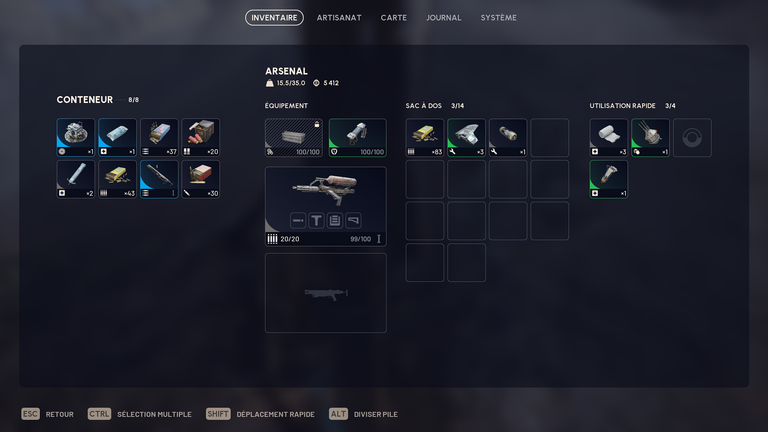Go to the Journal tab

tap(443, 18)
